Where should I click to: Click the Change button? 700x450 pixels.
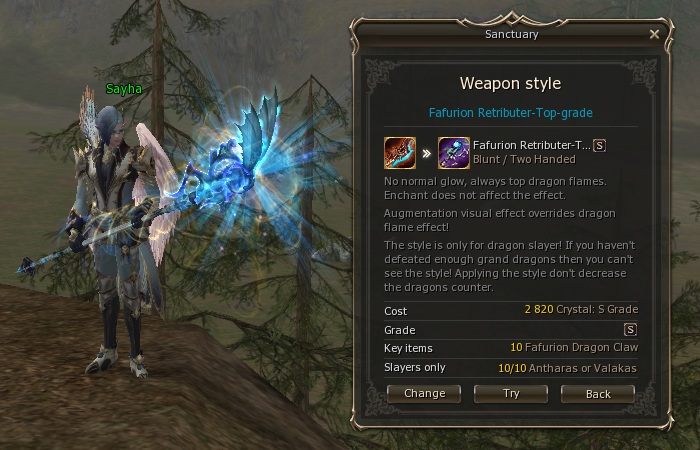coord(424,394)
